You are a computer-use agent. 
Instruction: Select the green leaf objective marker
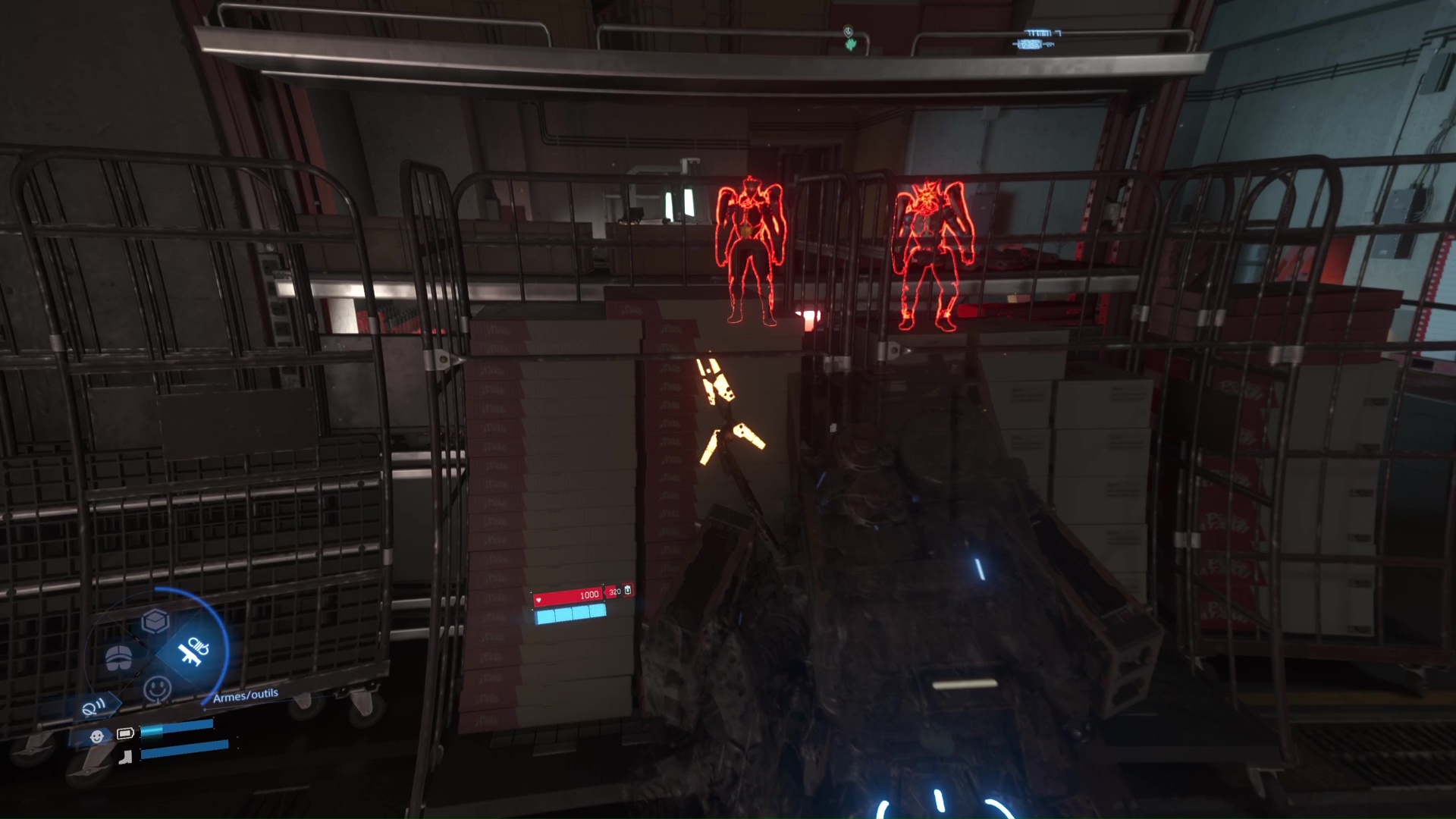pyautogui.click(x=850, y=45)
